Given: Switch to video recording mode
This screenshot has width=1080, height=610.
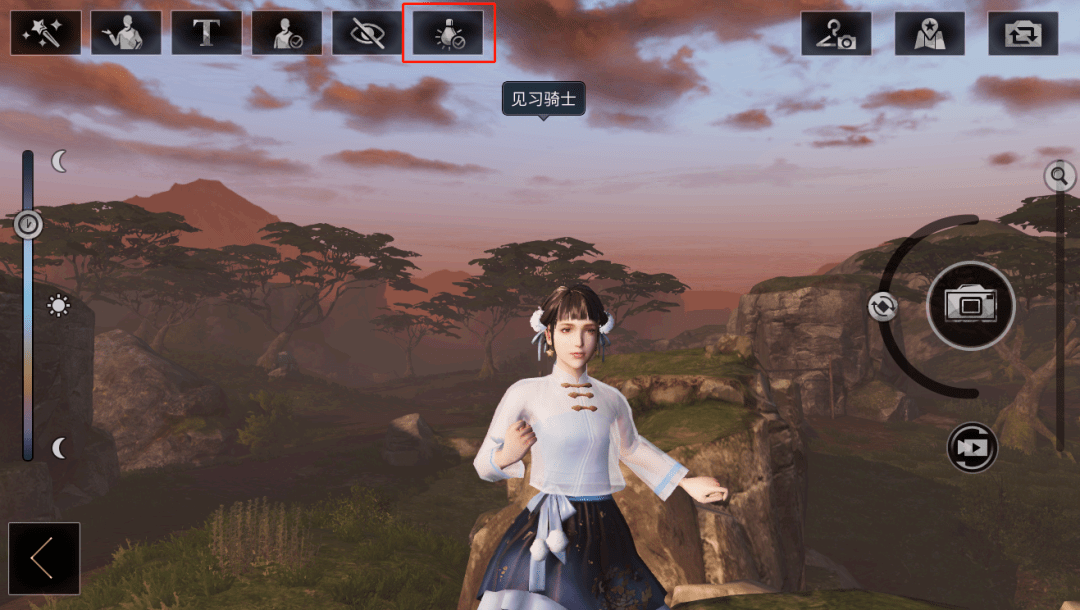Looking at the screenshot, I should pos(972,447).
